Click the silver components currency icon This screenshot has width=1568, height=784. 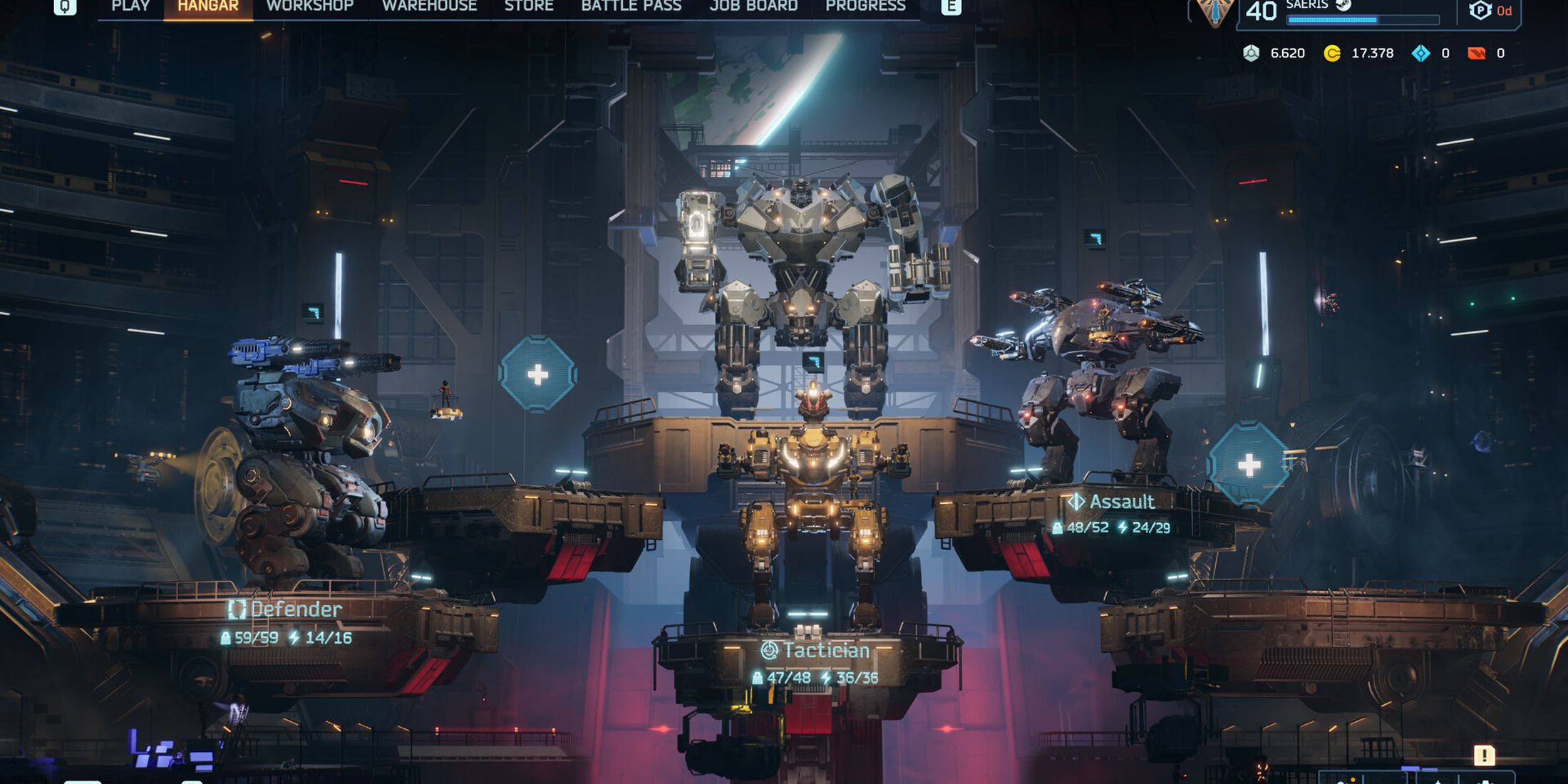click(1252, 53)
